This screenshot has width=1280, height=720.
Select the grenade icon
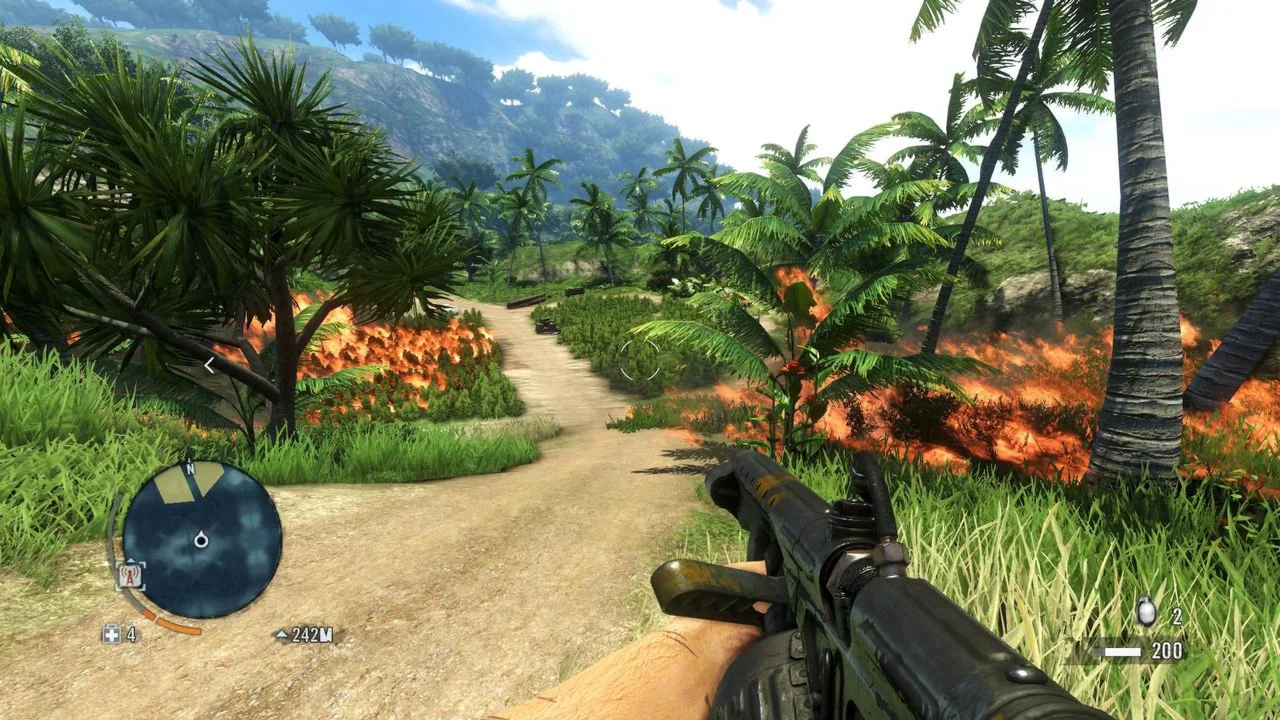click(1146, 613)
